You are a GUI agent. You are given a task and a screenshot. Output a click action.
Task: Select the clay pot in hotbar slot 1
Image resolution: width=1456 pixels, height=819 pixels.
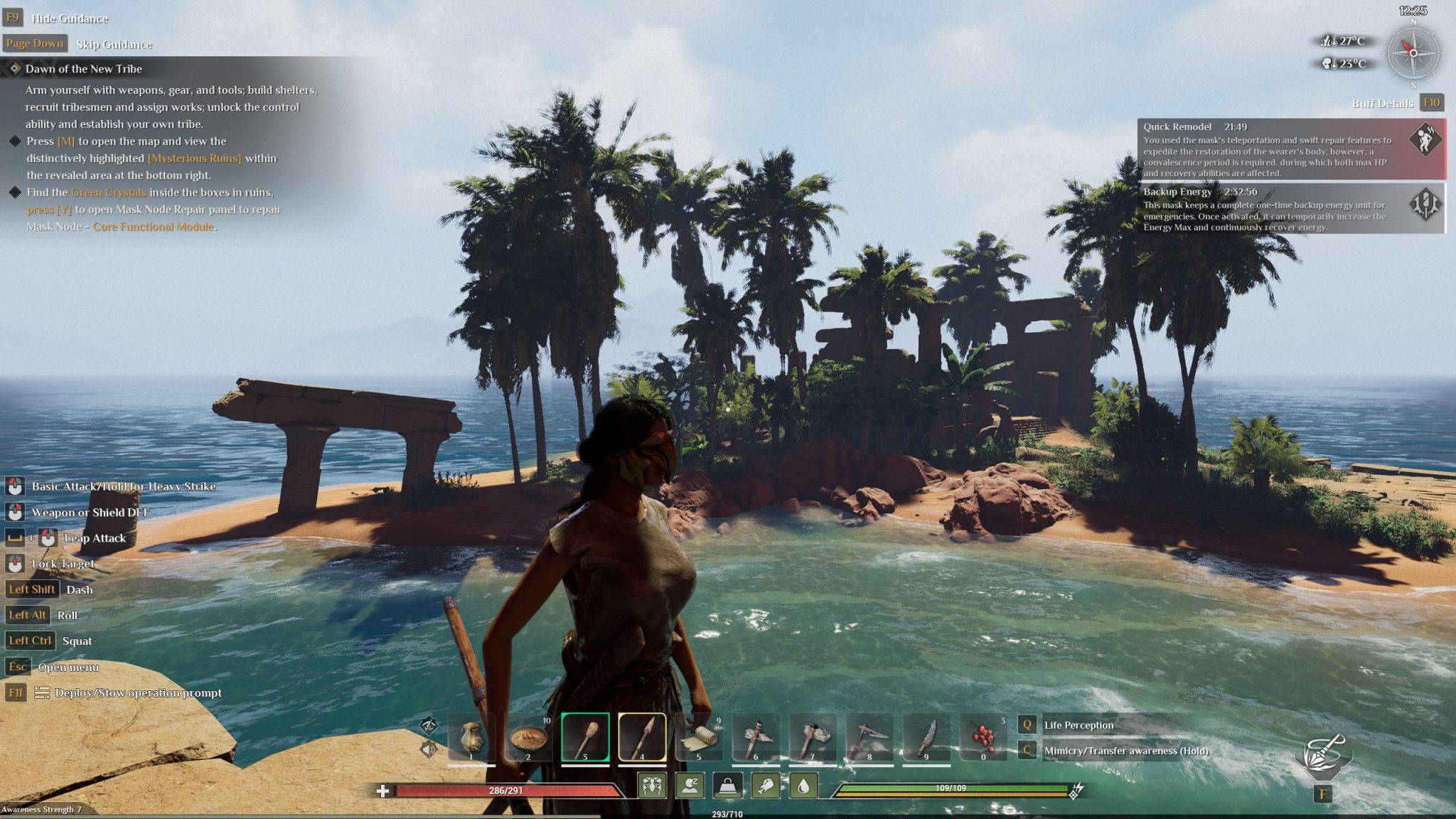click(x=471, y=737)
